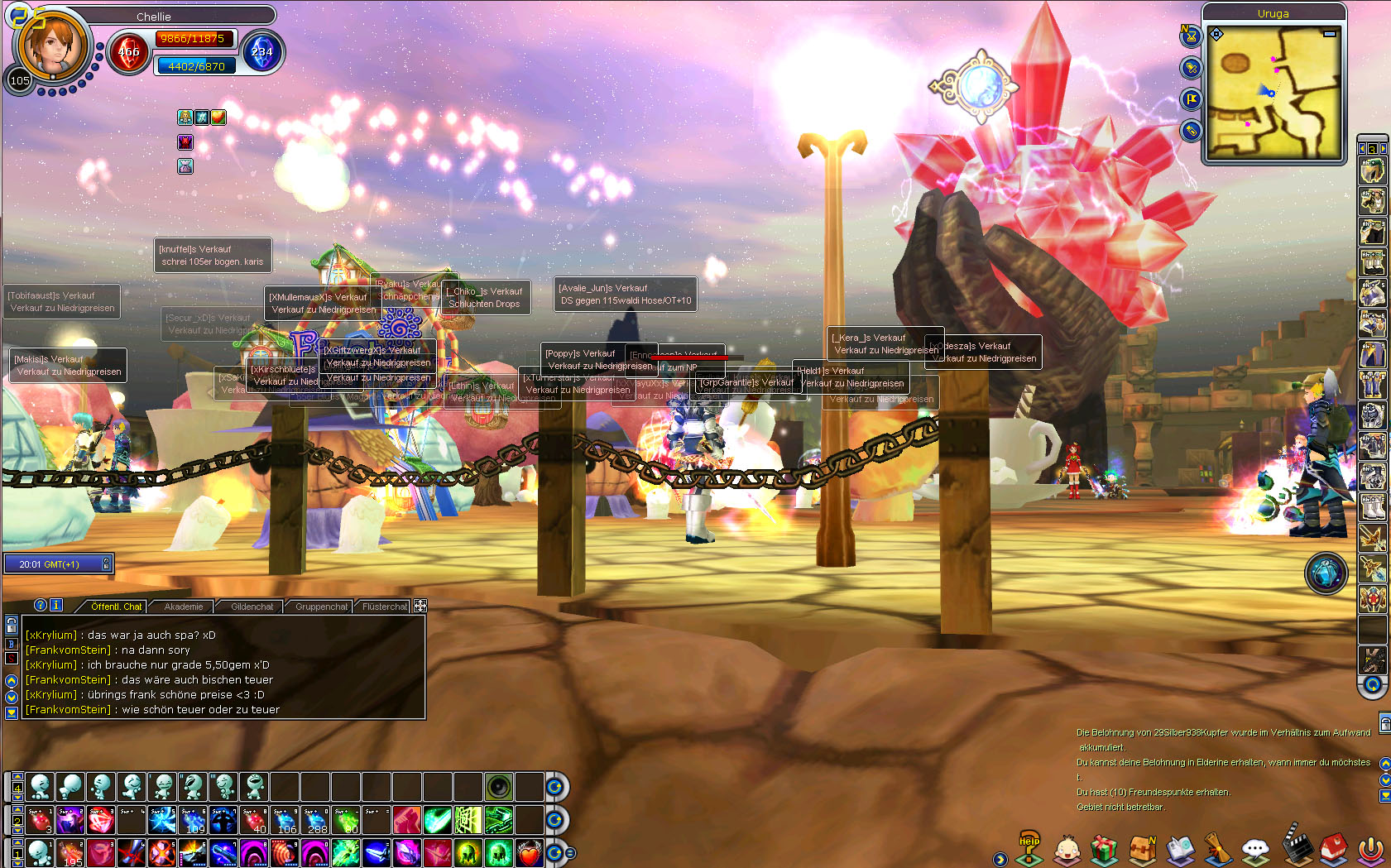Switch to the Akademie chat tab
This screenshot has width=1391, height=868.
(x=183, y=607)
